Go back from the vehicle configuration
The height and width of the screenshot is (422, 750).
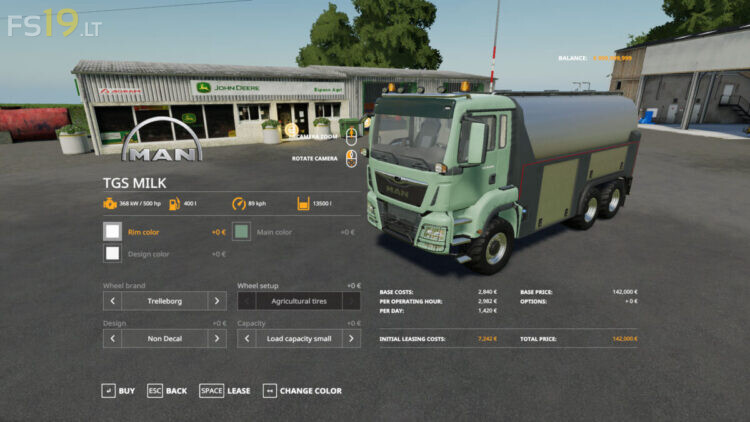[167, 391]
